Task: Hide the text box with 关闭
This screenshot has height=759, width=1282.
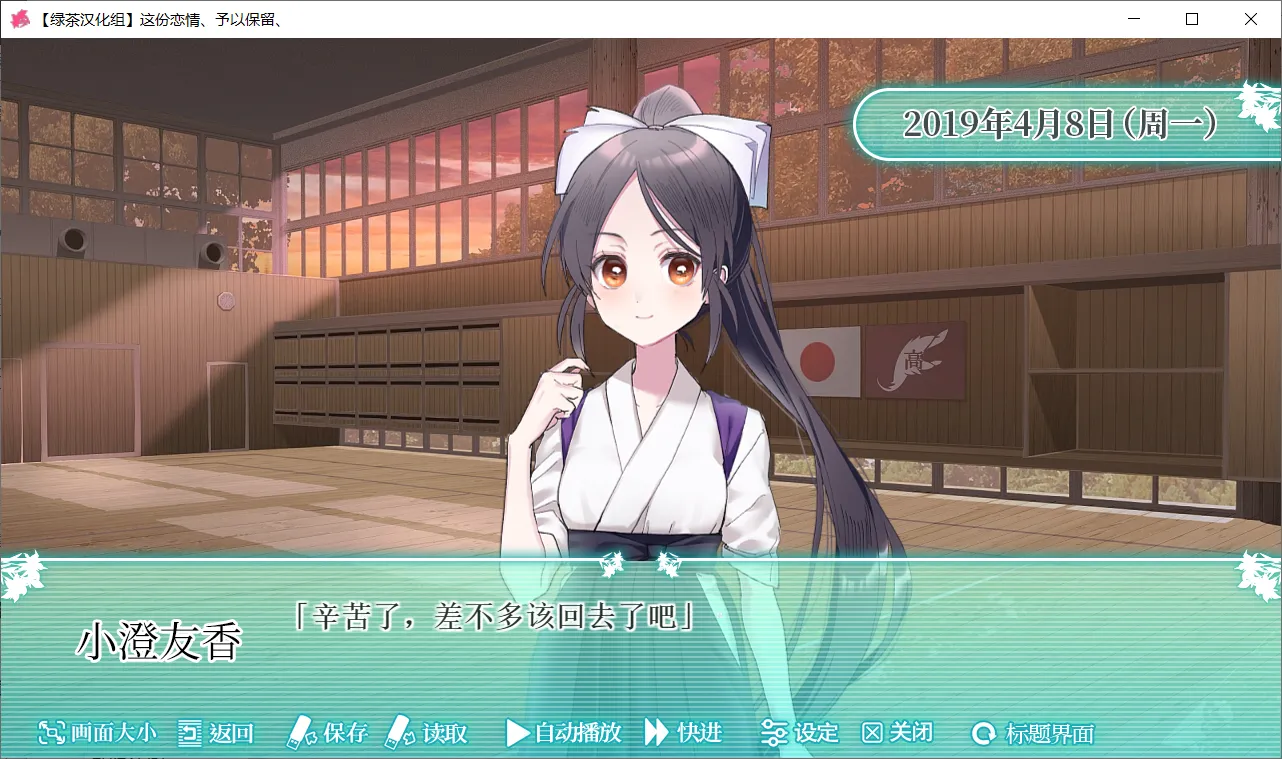Action: coord(897,733)
